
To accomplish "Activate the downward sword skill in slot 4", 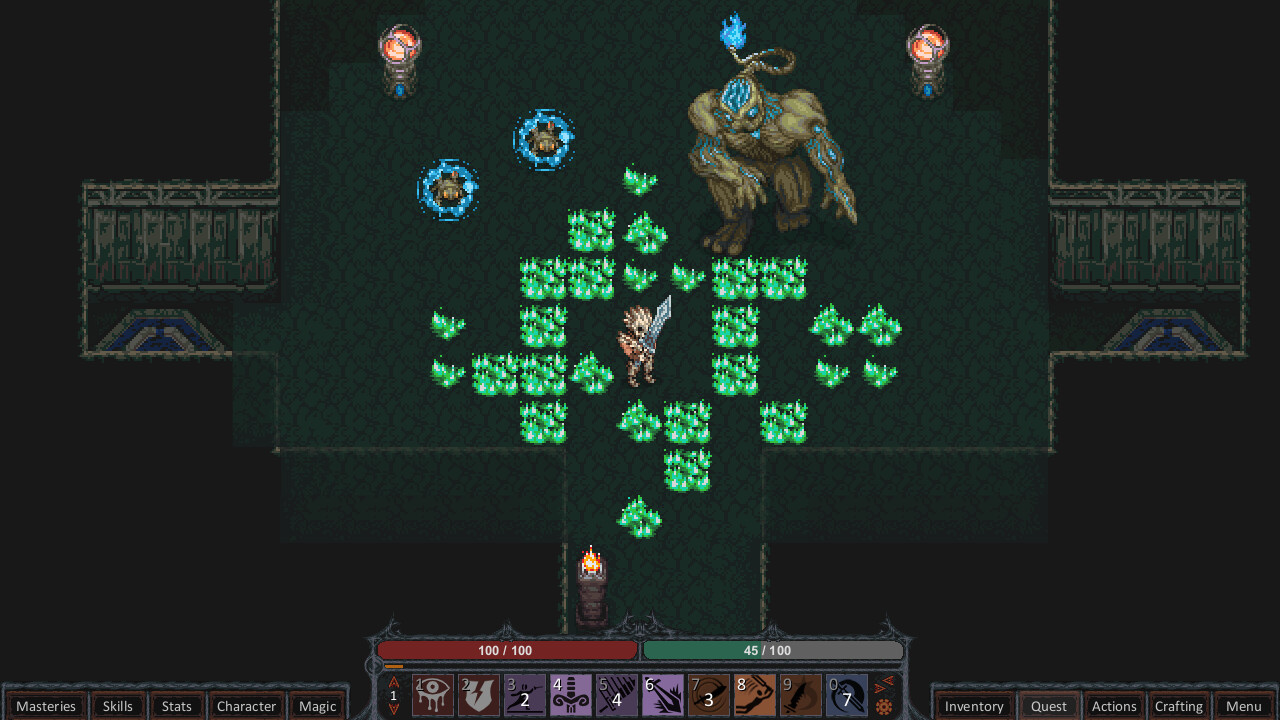I will pos(571,695).
